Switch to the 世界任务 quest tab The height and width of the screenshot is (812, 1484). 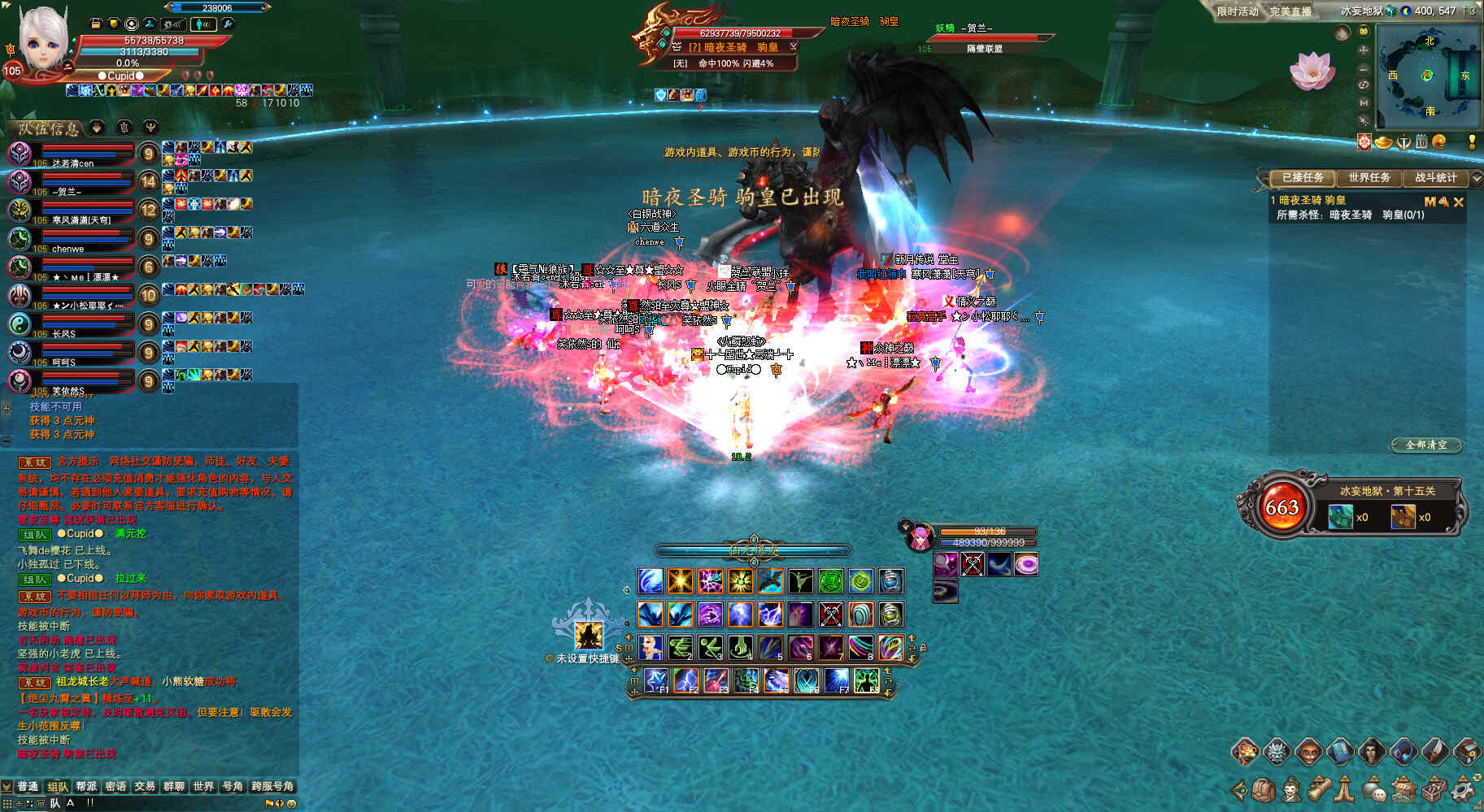(1369, 177)
